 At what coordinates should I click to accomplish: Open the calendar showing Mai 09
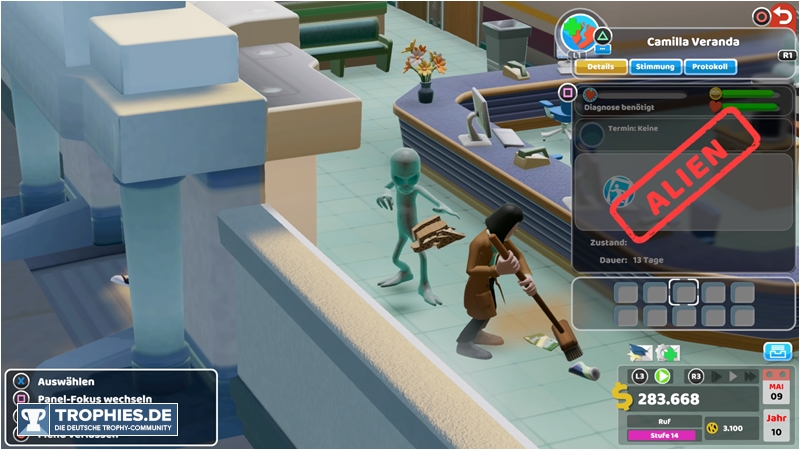pos(776,390)
